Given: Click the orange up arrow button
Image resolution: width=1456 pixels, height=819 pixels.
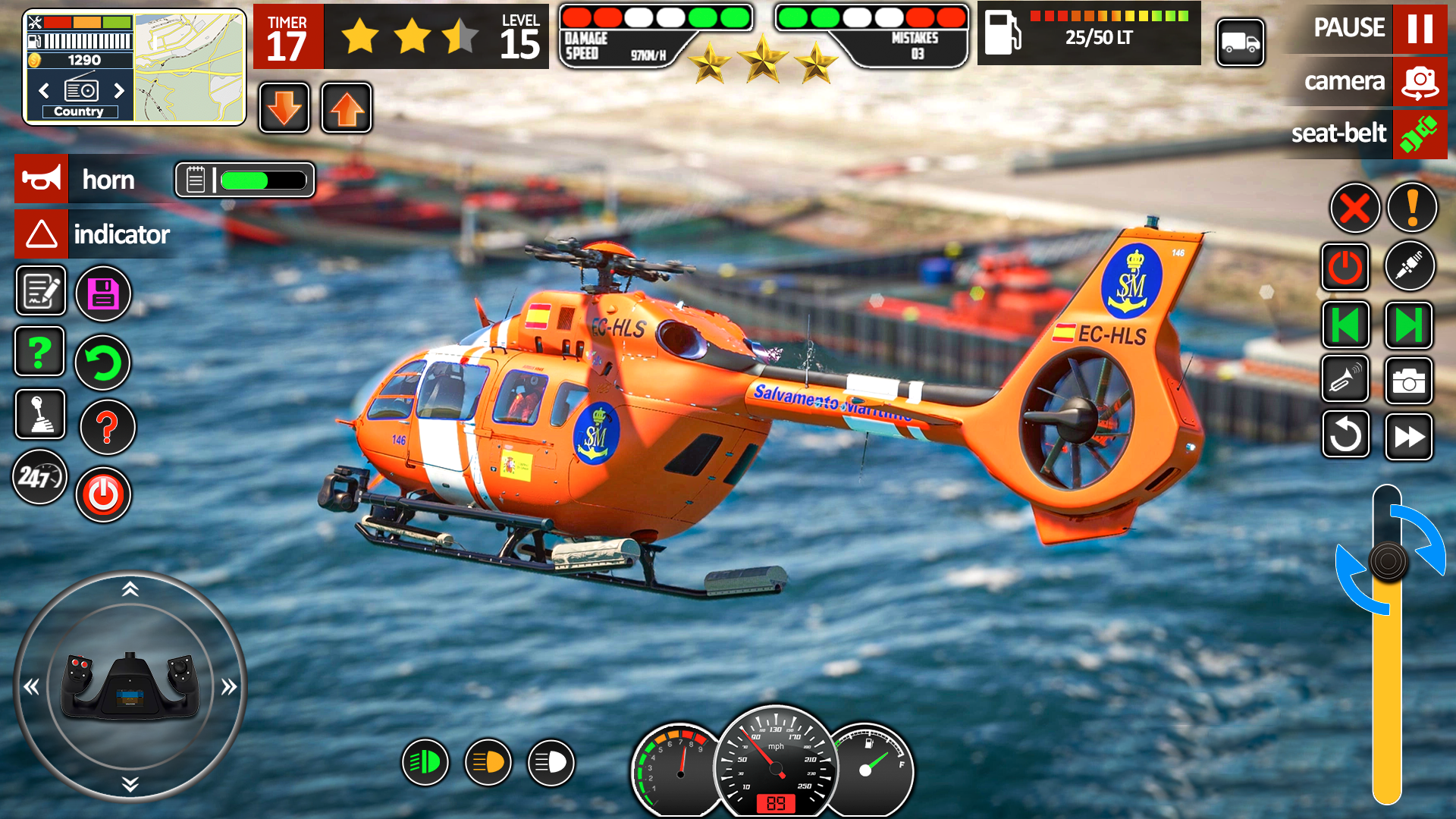Looking at the screenshot, I should pos(347,108).
